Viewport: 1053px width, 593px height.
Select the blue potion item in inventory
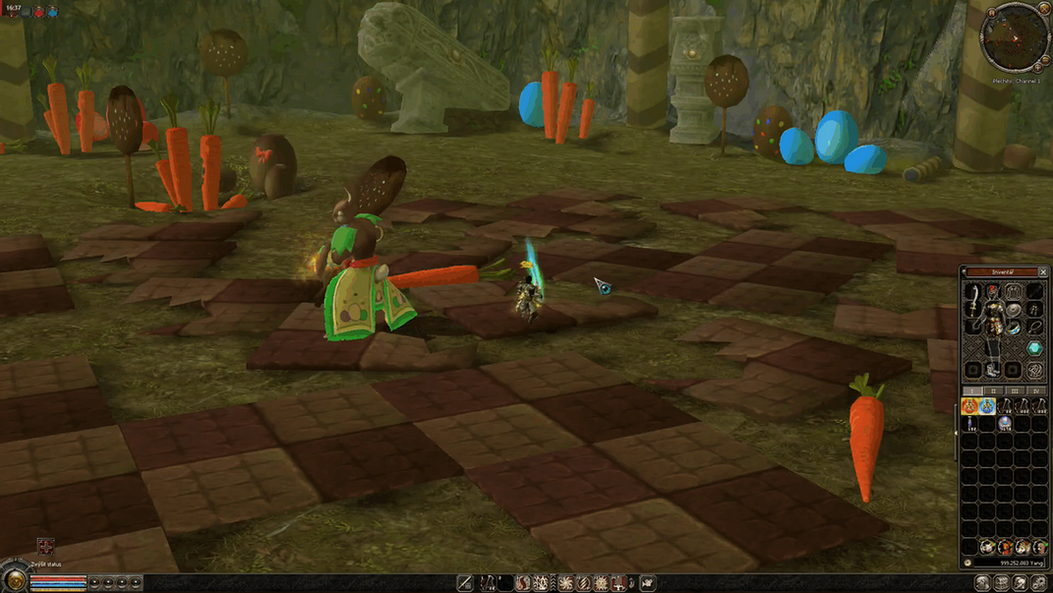[986, 406]
